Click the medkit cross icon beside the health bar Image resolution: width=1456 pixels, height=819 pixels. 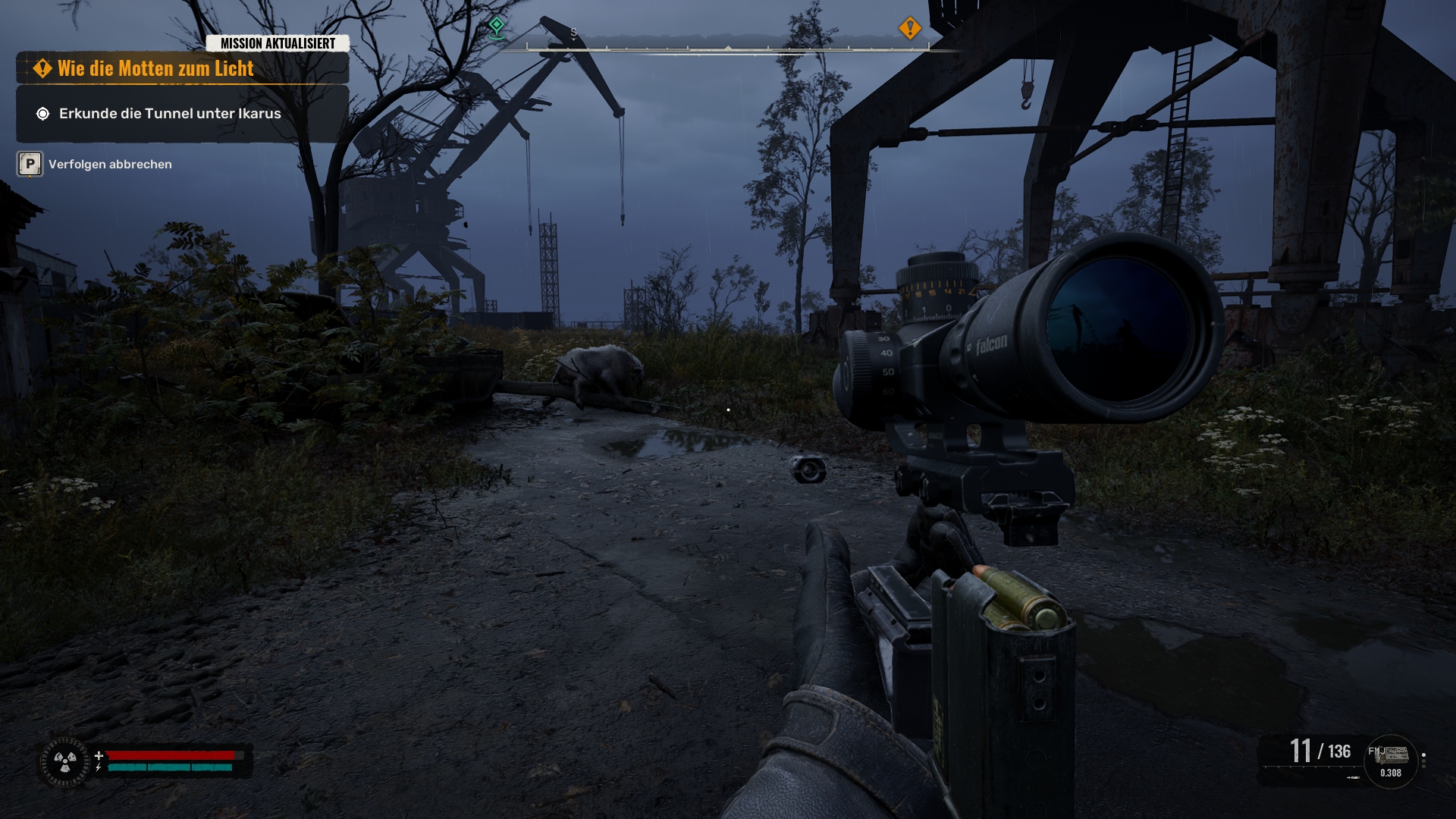pyautogui.click(x=99, y=755)
